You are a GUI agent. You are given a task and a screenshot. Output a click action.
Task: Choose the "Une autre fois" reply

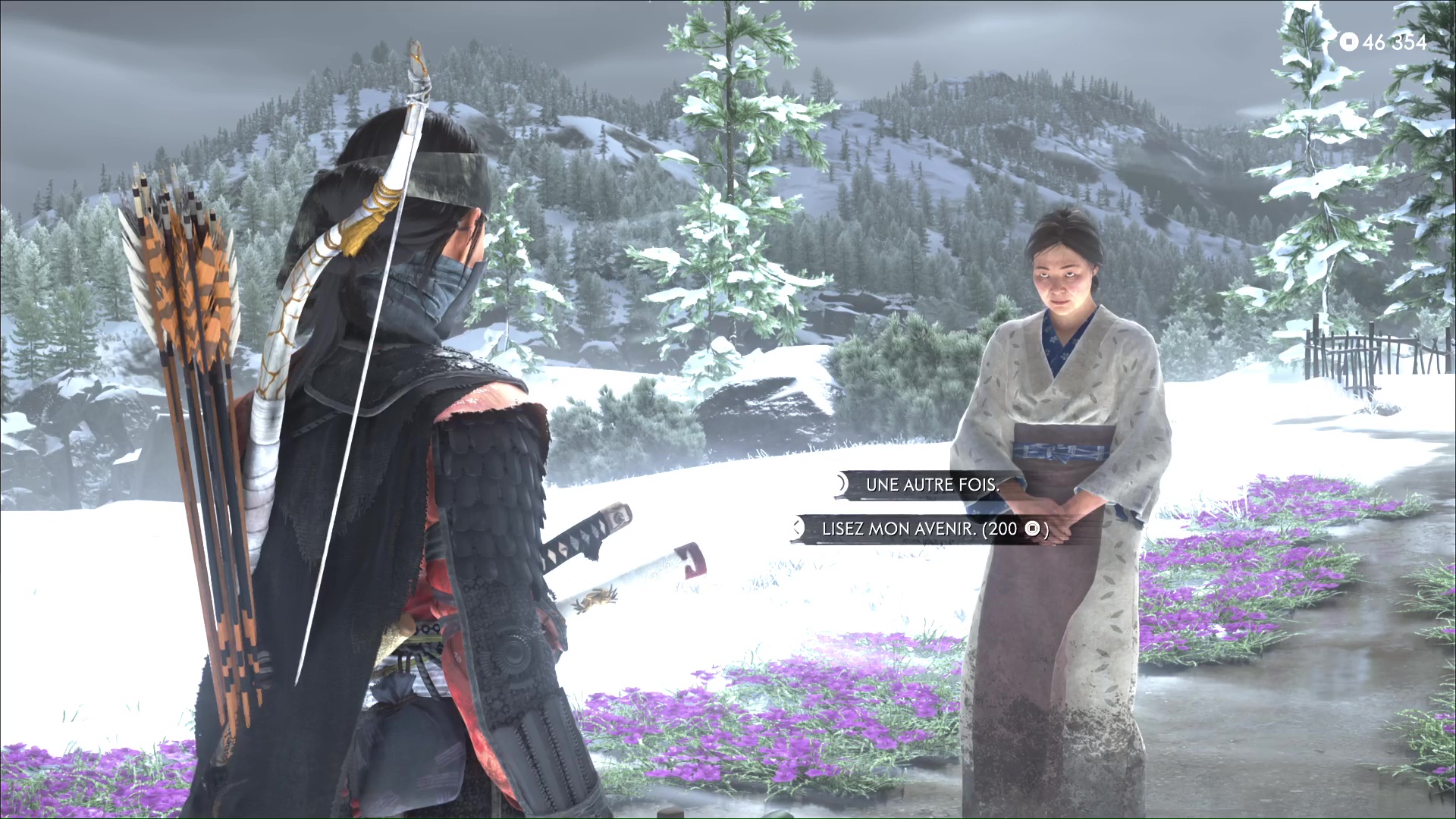932,485
